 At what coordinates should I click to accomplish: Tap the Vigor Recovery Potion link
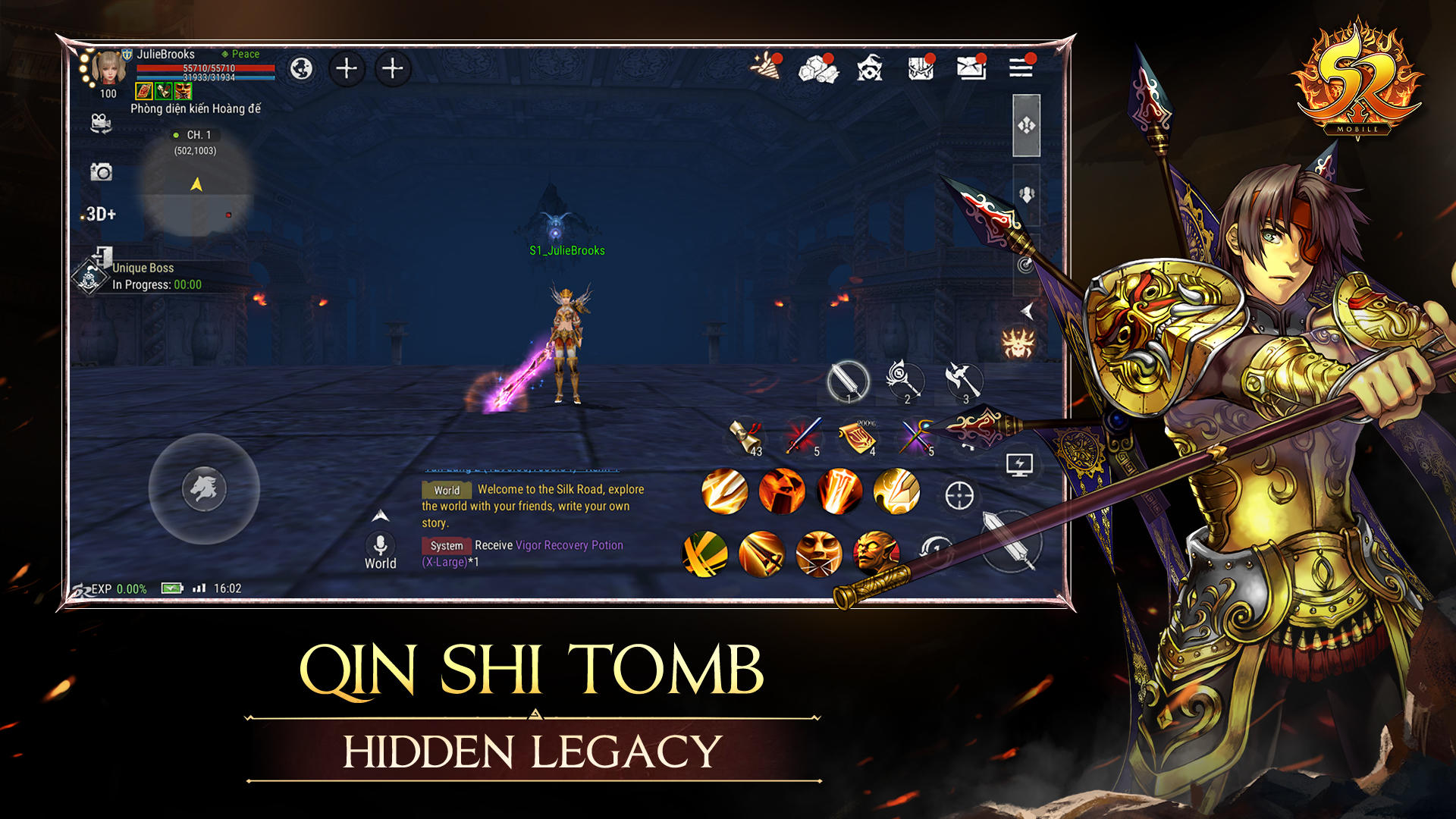tap(567, 545)
